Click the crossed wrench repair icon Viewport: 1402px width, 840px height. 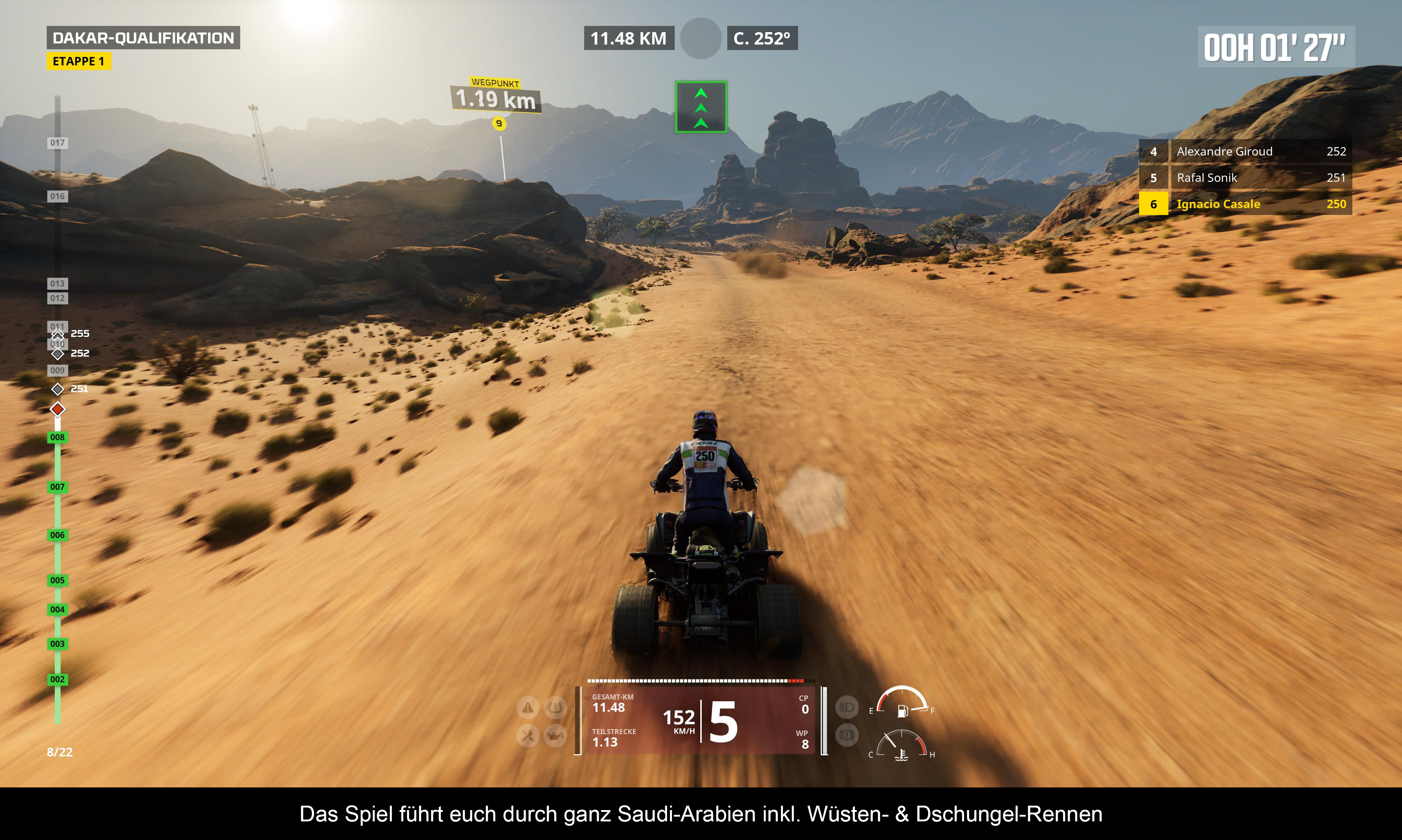528,736
